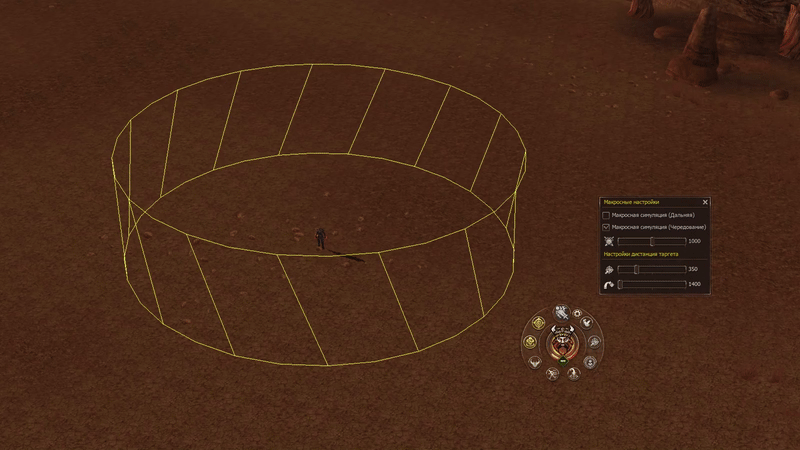Click the green diamond badge under the portrait
The image size is (800, 450).
click(x=564, y=361)
